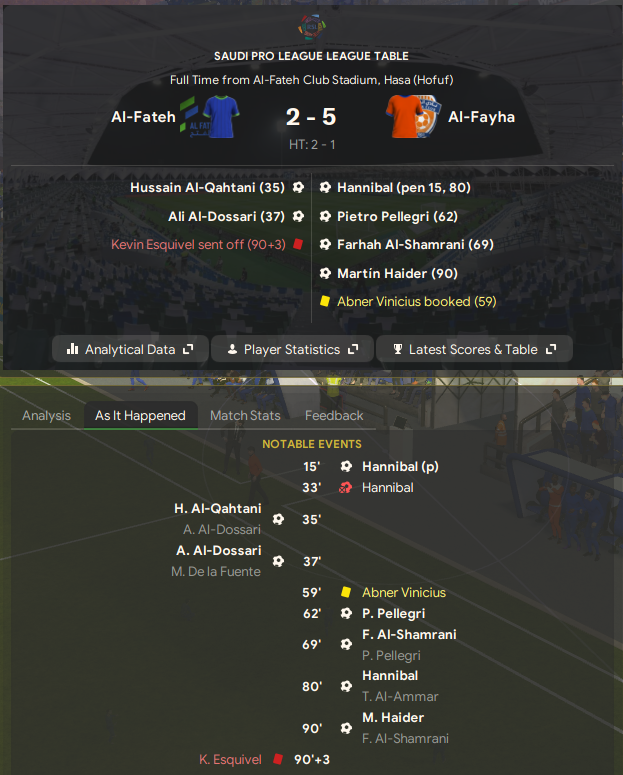Viewport: 623px width, 775px height.
Task: Open the Analytical Data panel
Action: 130,349
